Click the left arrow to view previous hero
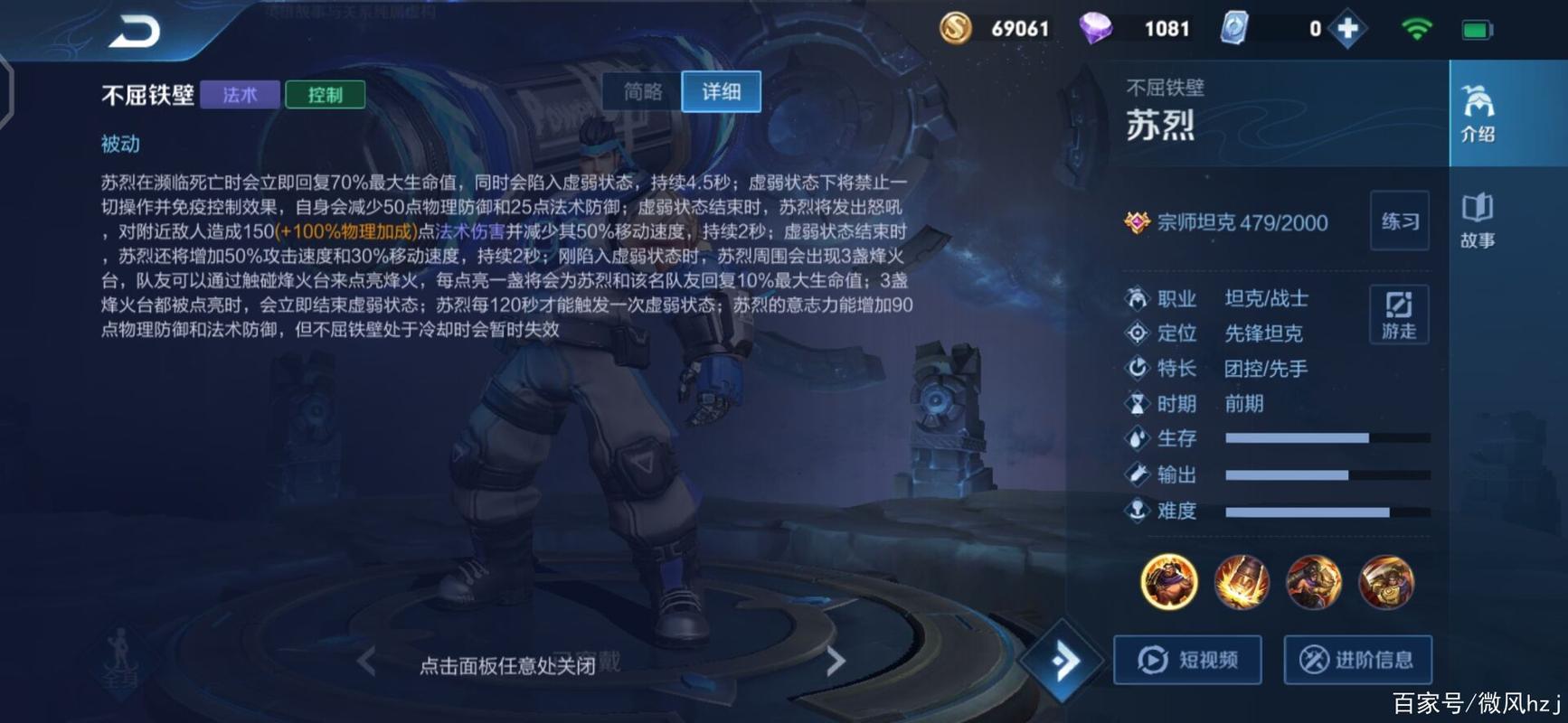This screenshot has height=723, width=1568. [x=365, y=661]
